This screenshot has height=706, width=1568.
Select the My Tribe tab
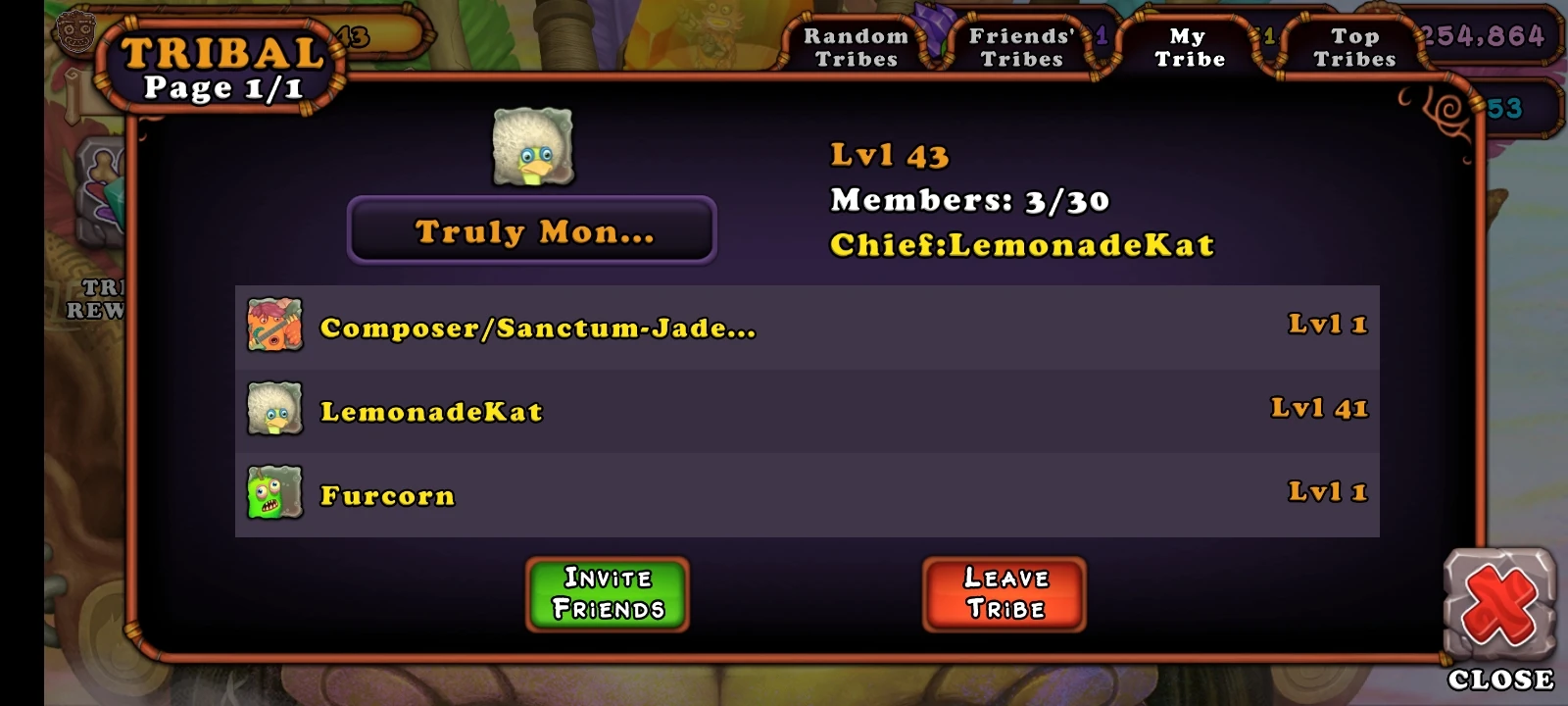tap(1188, 46)
